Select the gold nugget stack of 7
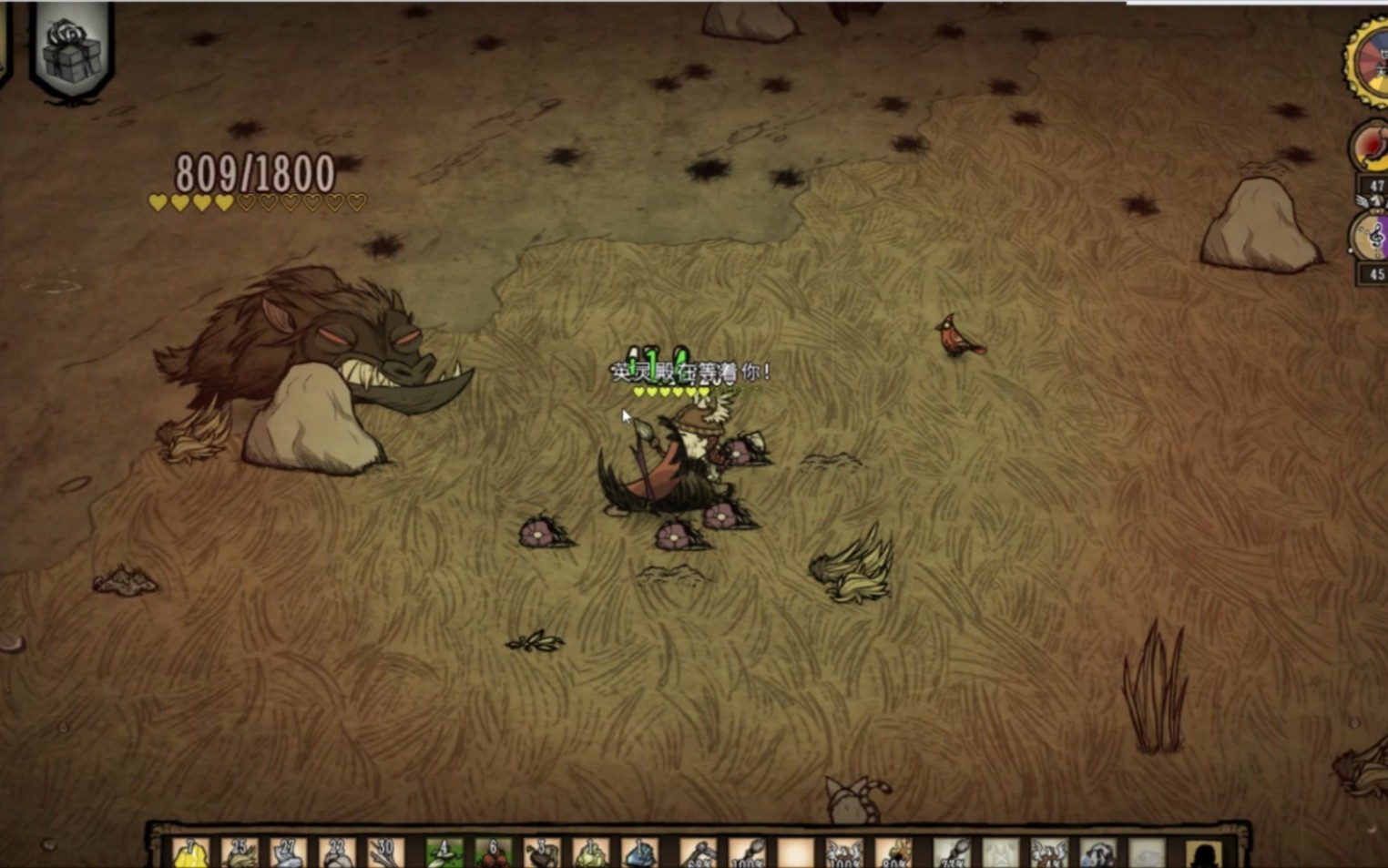 pyautogui.click(x=190, y=853)
